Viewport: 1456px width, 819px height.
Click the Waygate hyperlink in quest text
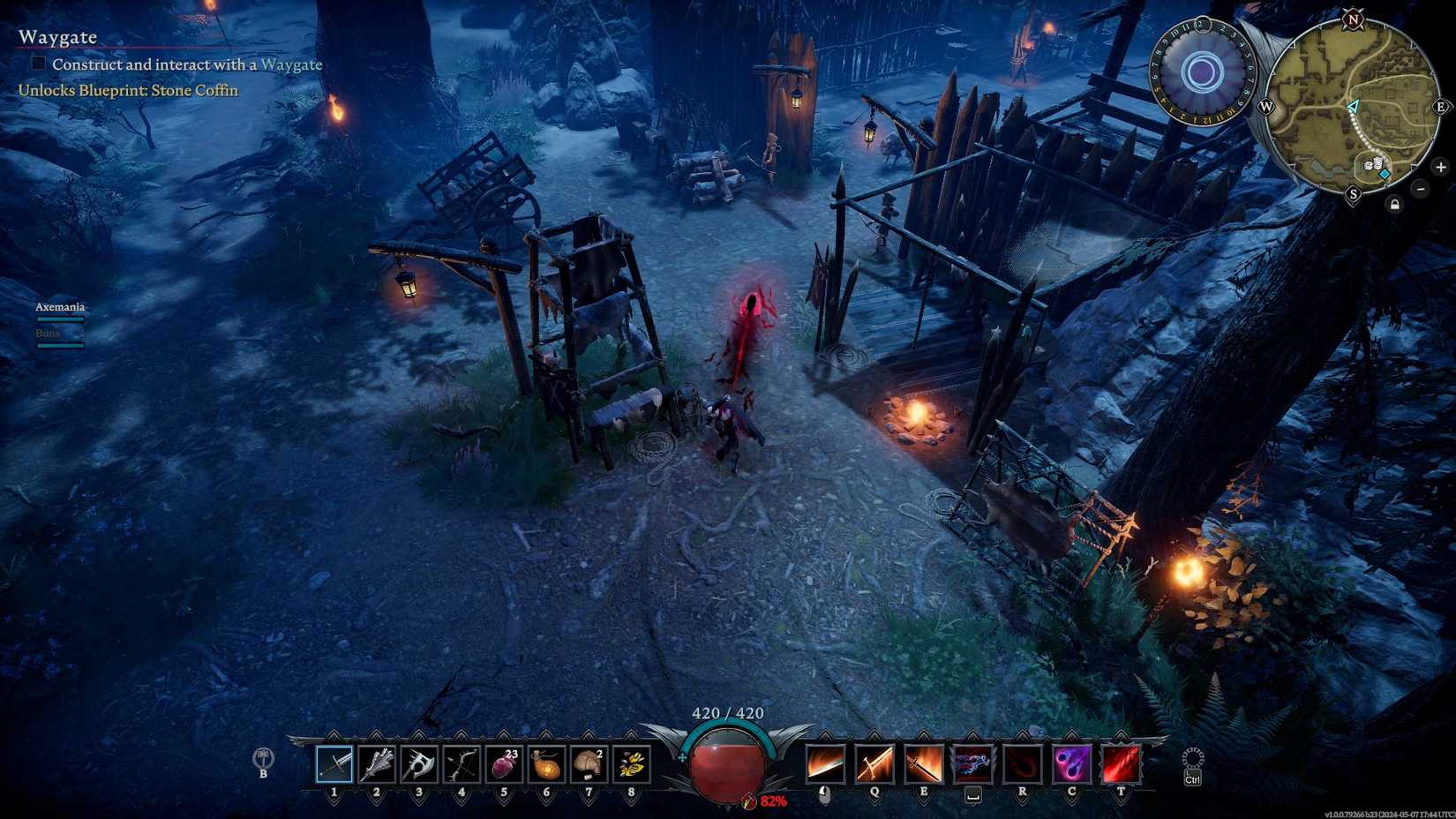294,64
